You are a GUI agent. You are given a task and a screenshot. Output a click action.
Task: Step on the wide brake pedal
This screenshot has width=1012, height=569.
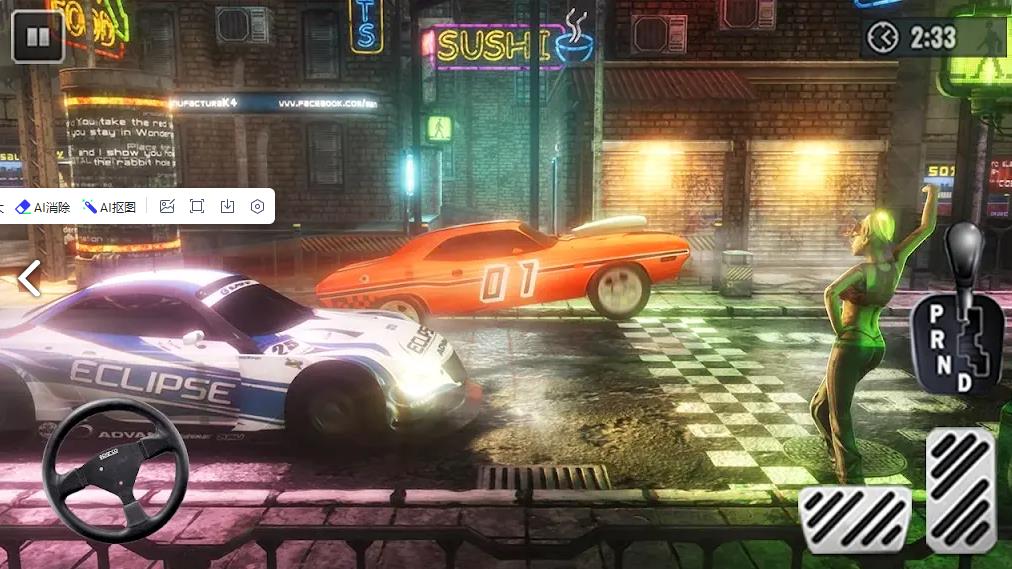[855, 519]
